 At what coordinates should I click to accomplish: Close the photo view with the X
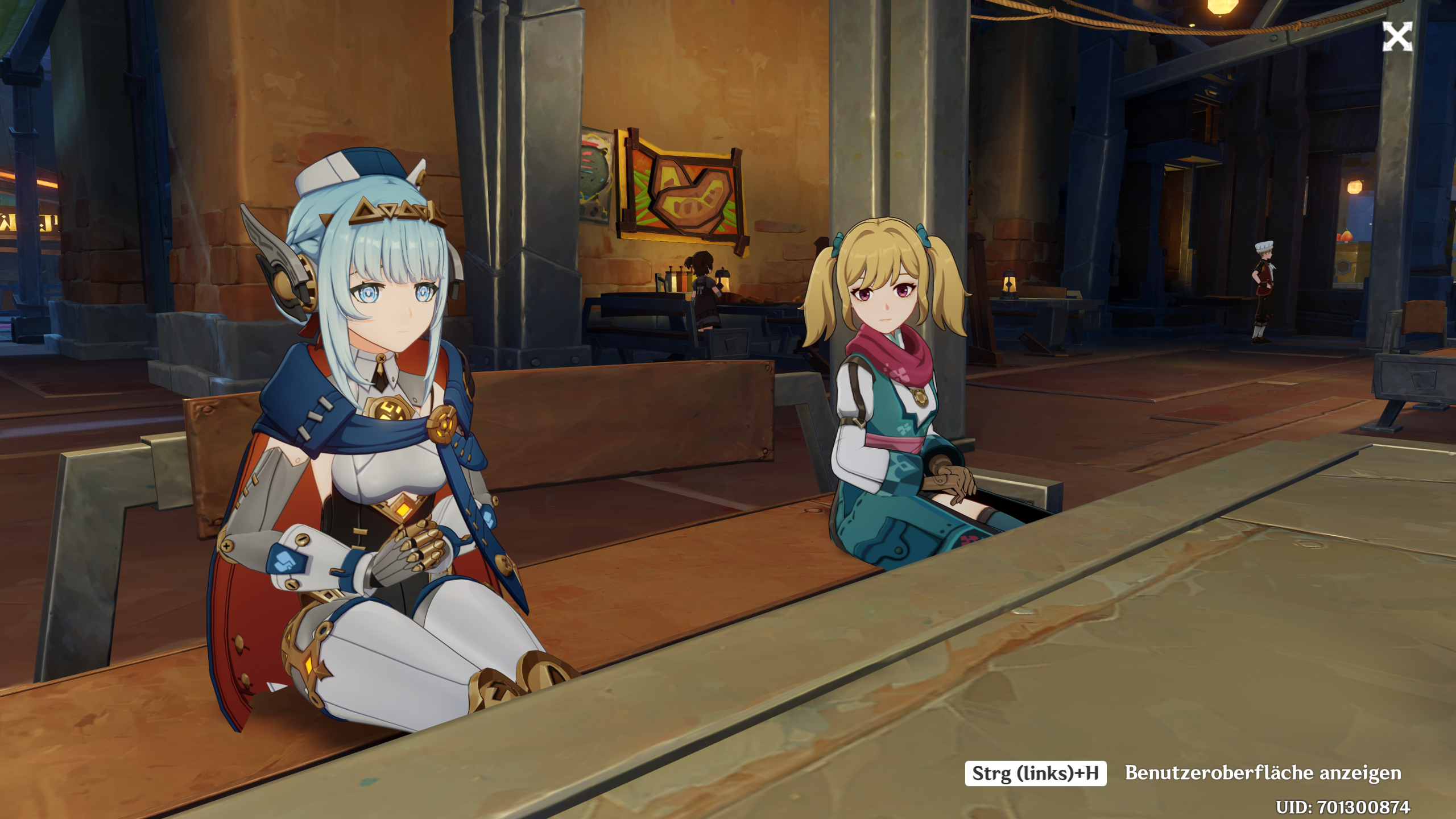(1397, 37)
